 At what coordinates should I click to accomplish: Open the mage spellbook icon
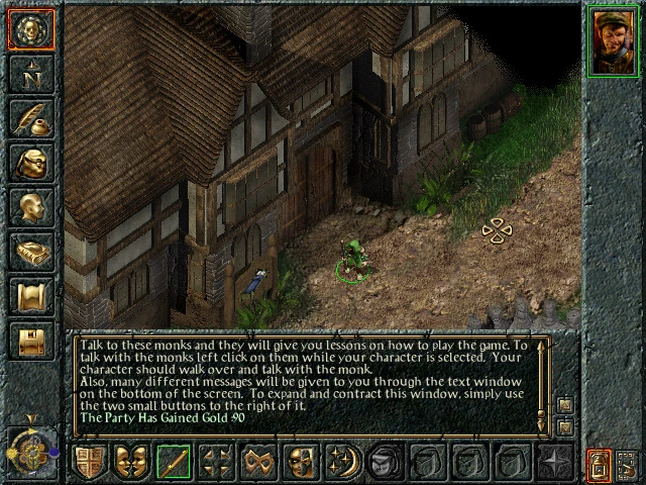[x=30, y=251]
